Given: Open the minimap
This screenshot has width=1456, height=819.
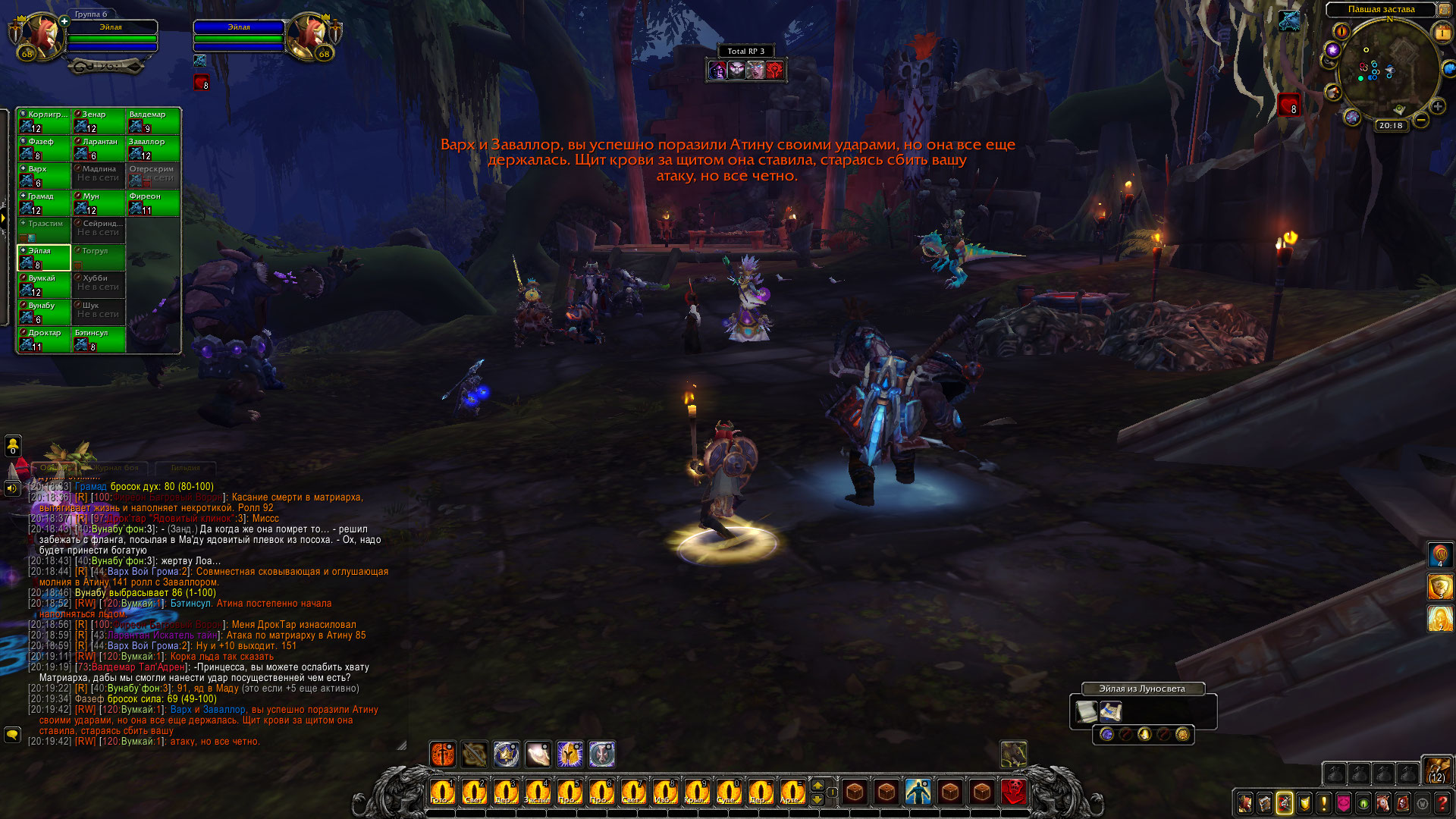Looking at the screenshot, I should click(1388, 72).
